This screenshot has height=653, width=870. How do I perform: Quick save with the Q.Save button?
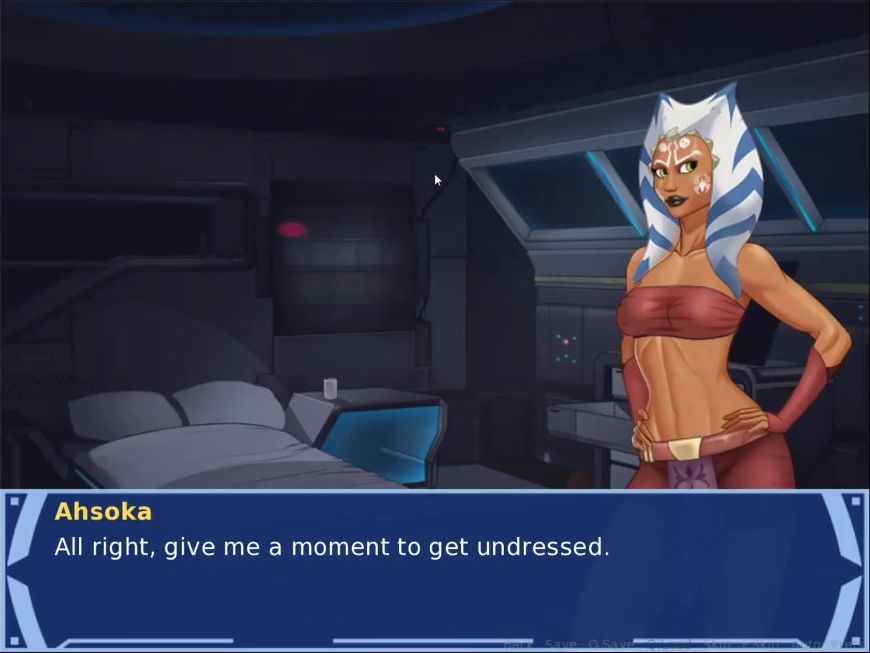pyautogui.click(x=611, y=644)
